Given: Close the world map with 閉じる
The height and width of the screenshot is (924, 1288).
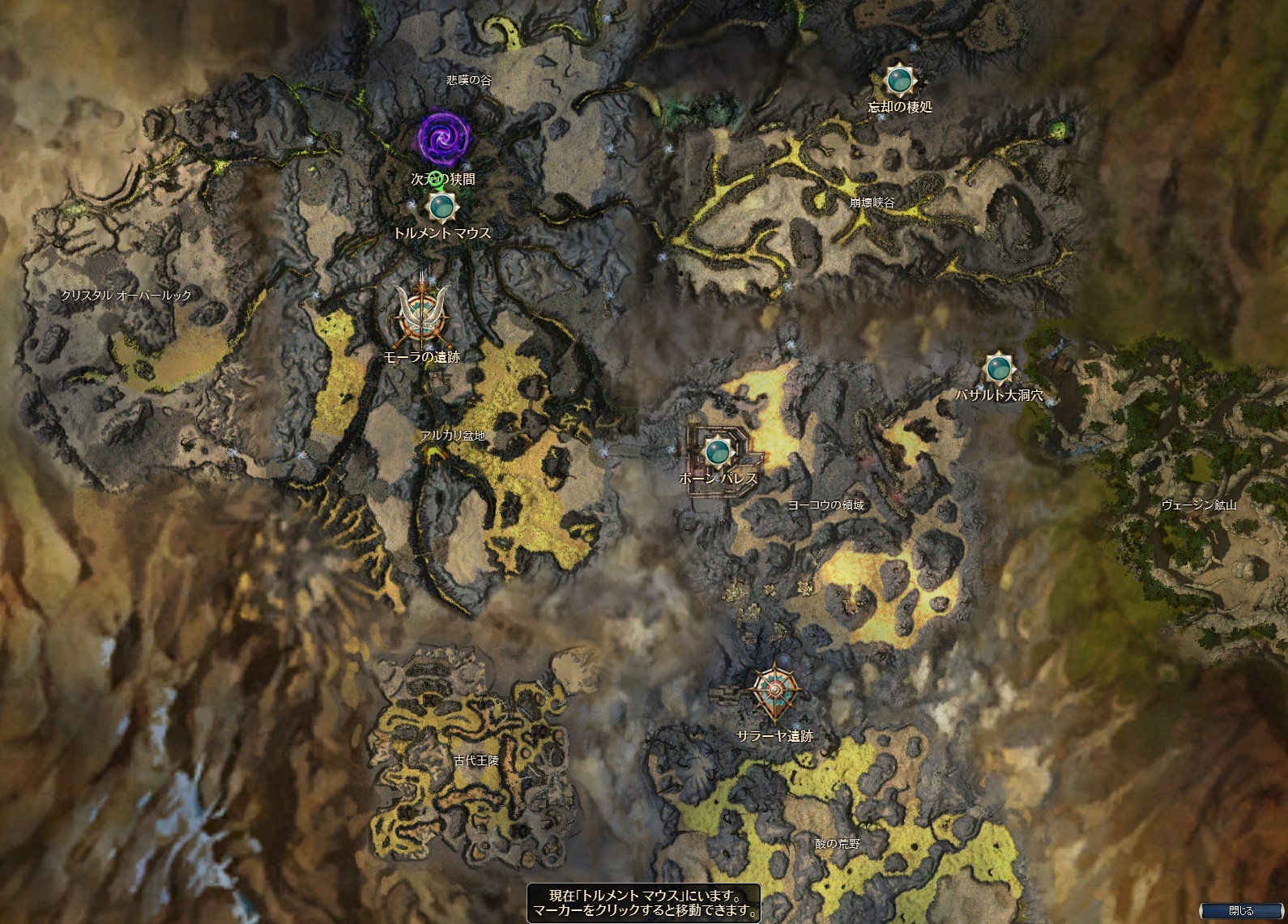Looking at the screenshot, I should [1240, 911].
